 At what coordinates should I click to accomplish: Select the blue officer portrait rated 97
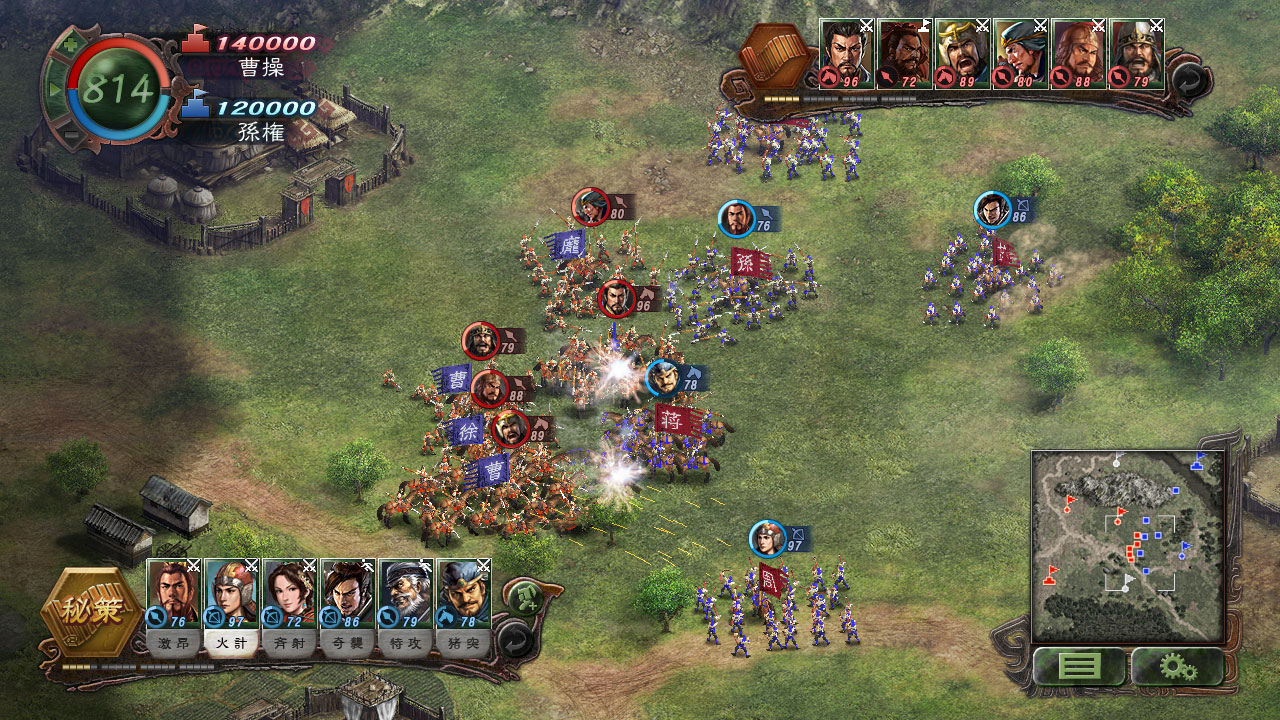pyautogui.click(x=232, y=593)
